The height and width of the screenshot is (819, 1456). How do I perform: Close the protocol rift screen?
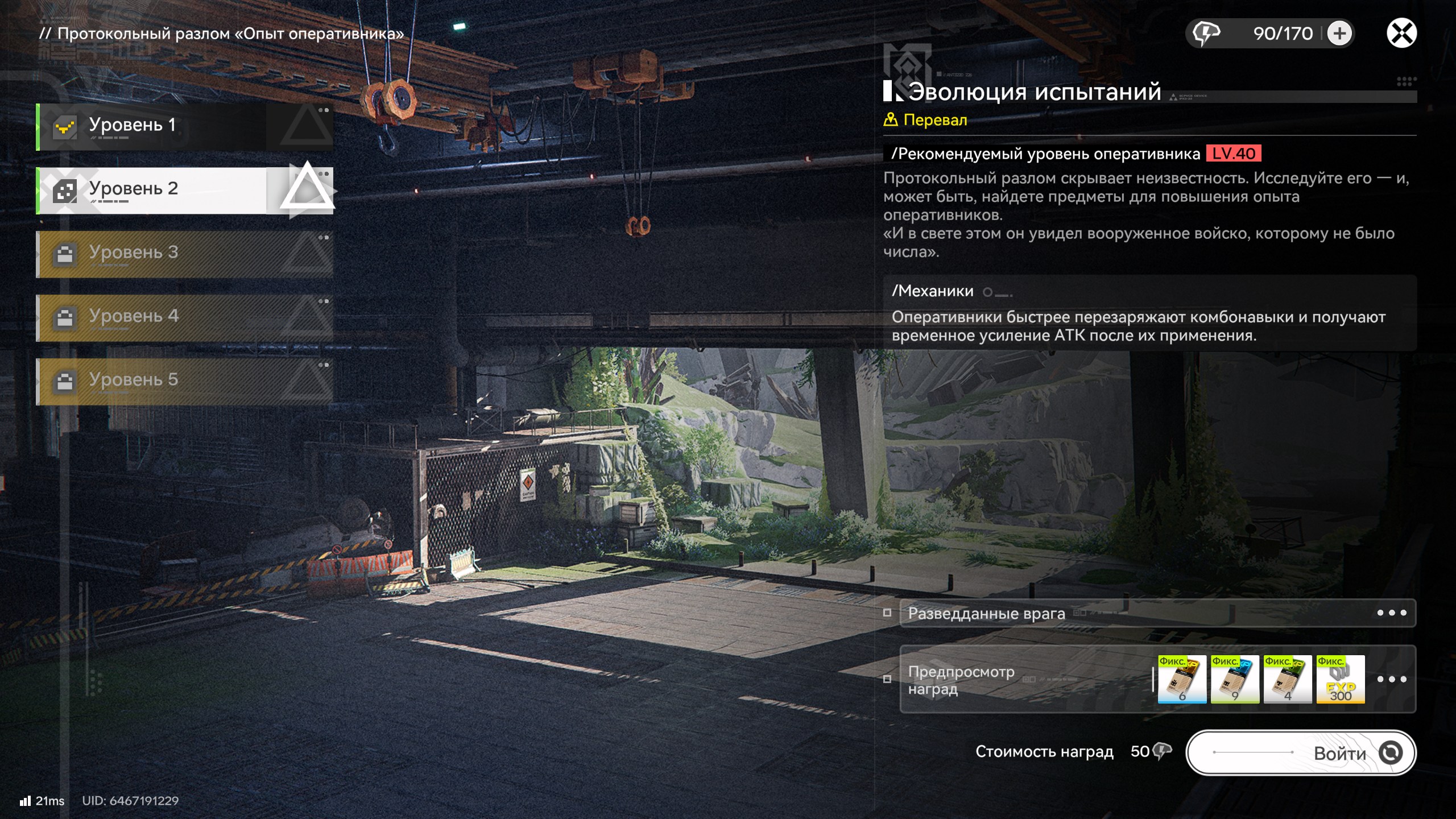(x=1401, y=33)
